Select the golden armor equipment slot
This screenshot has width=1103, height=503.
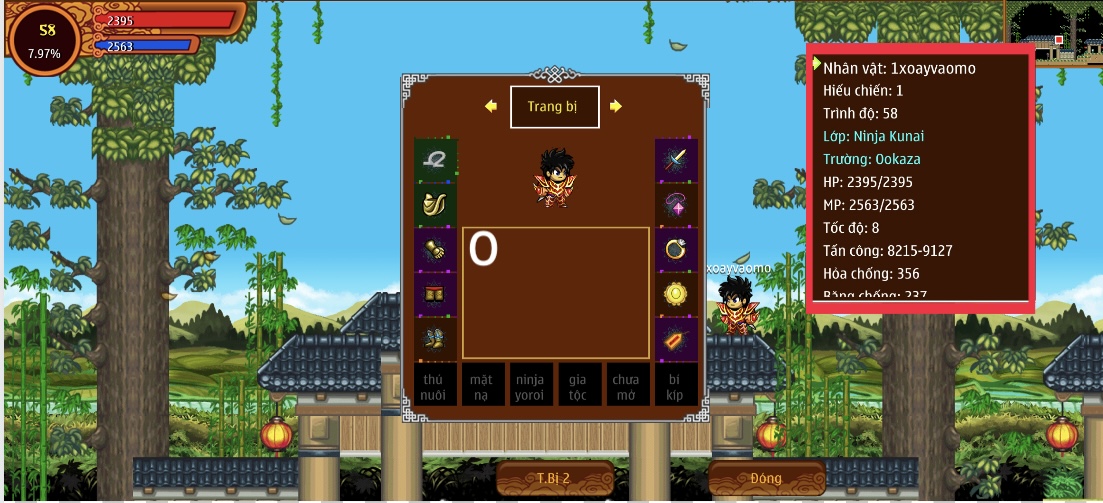435,205
